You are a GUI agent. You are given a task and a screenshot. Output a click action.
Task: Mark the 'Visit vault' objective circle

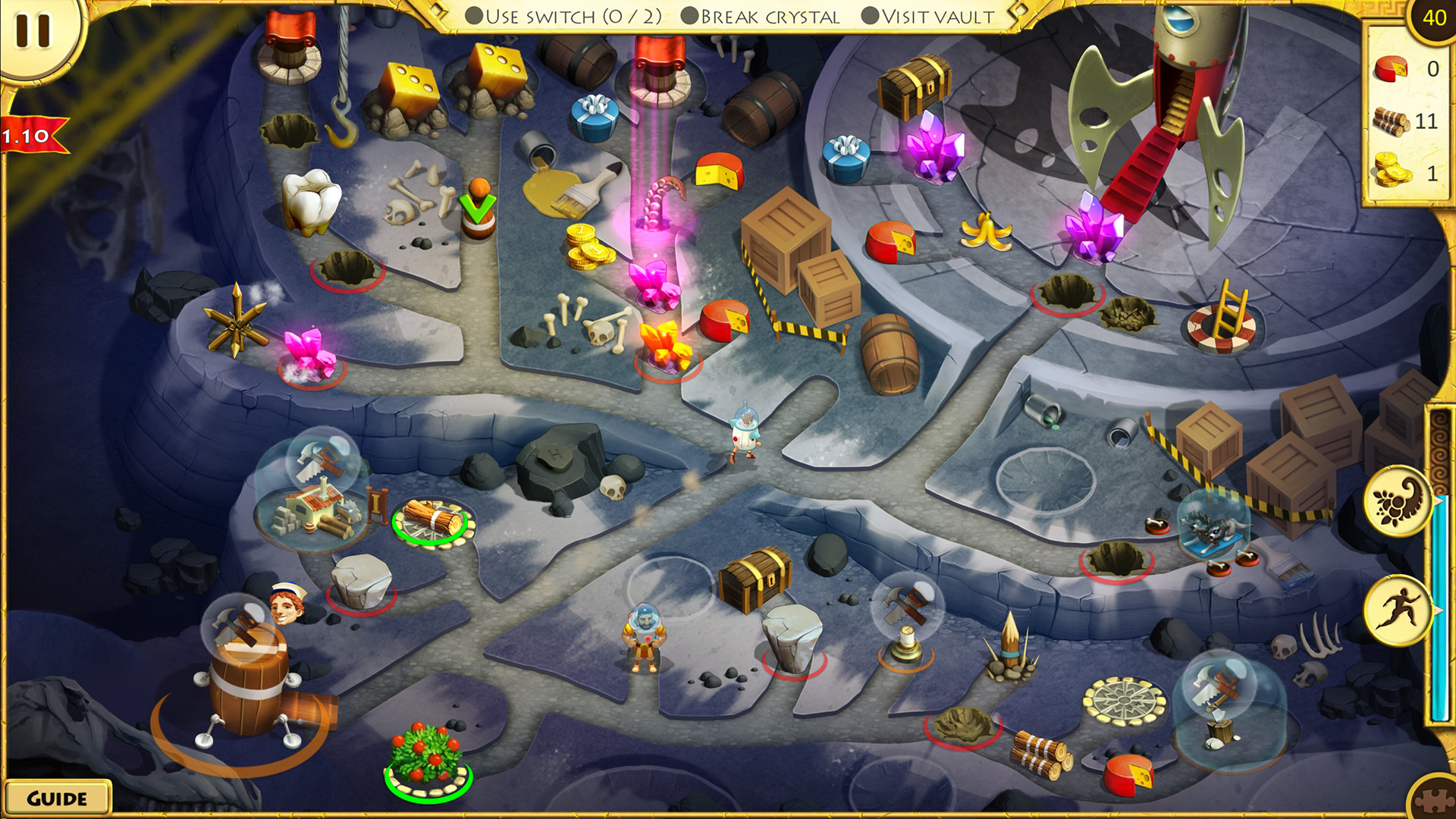[x=871, y=14]
